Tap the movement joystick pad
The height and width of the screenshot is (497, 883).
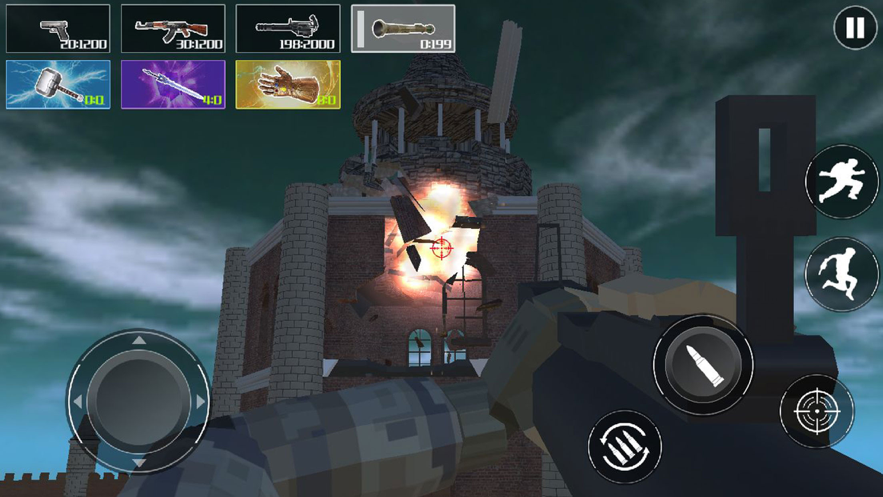coord(139,401)
